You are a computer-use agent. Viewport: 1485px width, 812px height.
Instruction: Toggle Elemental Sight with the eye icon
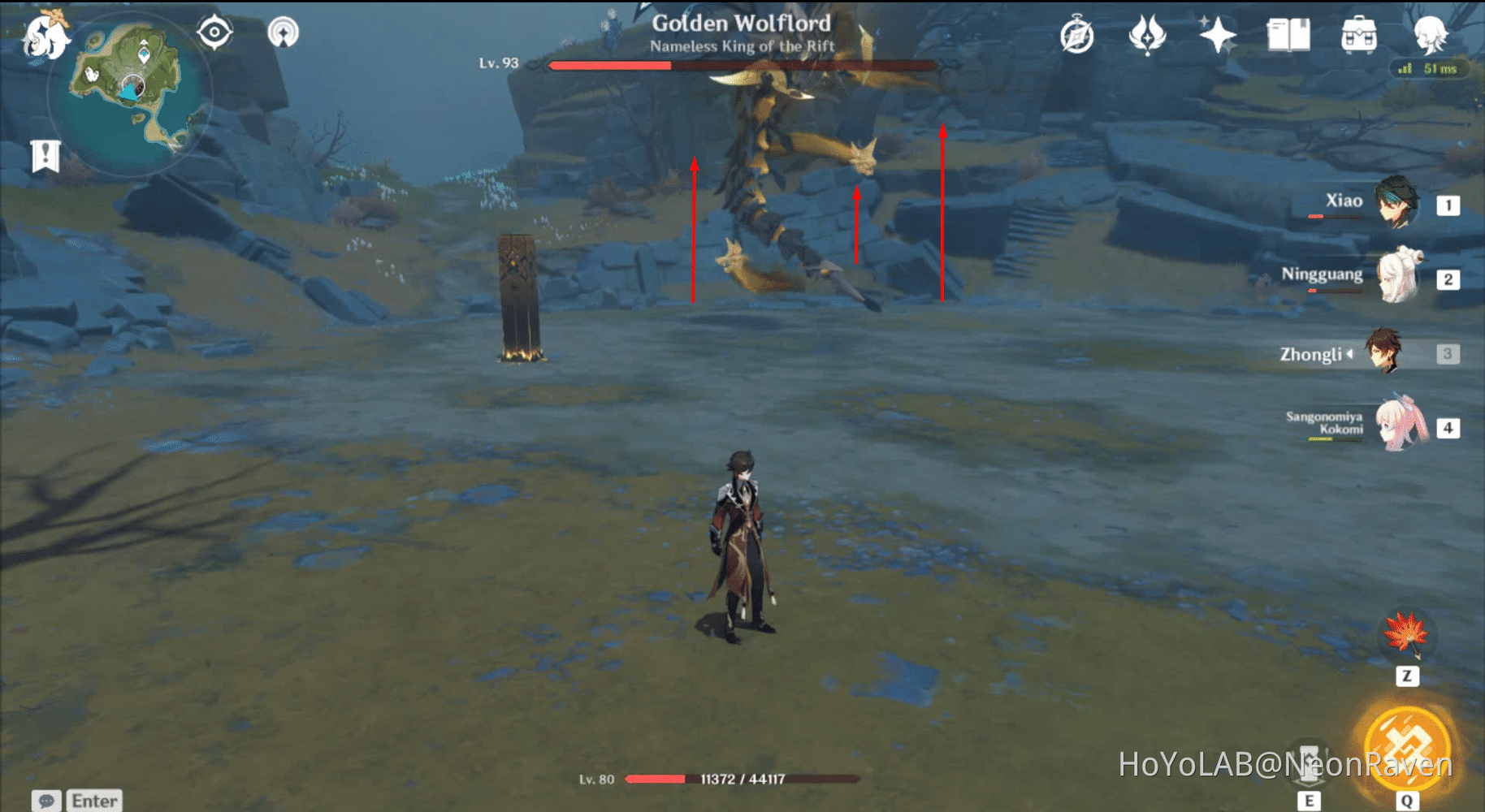pos(214,32)
